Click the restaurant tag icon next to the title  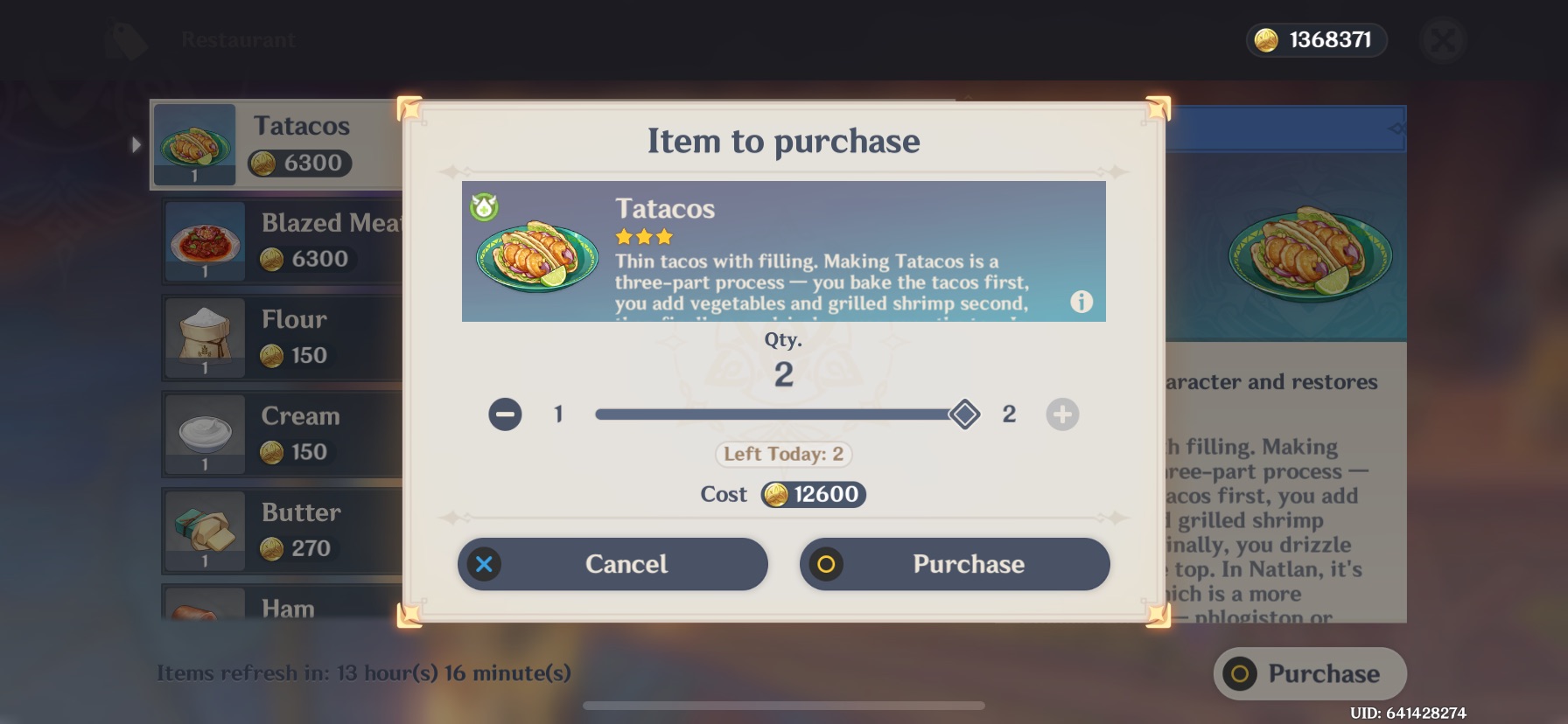click(x=125, y=39)
